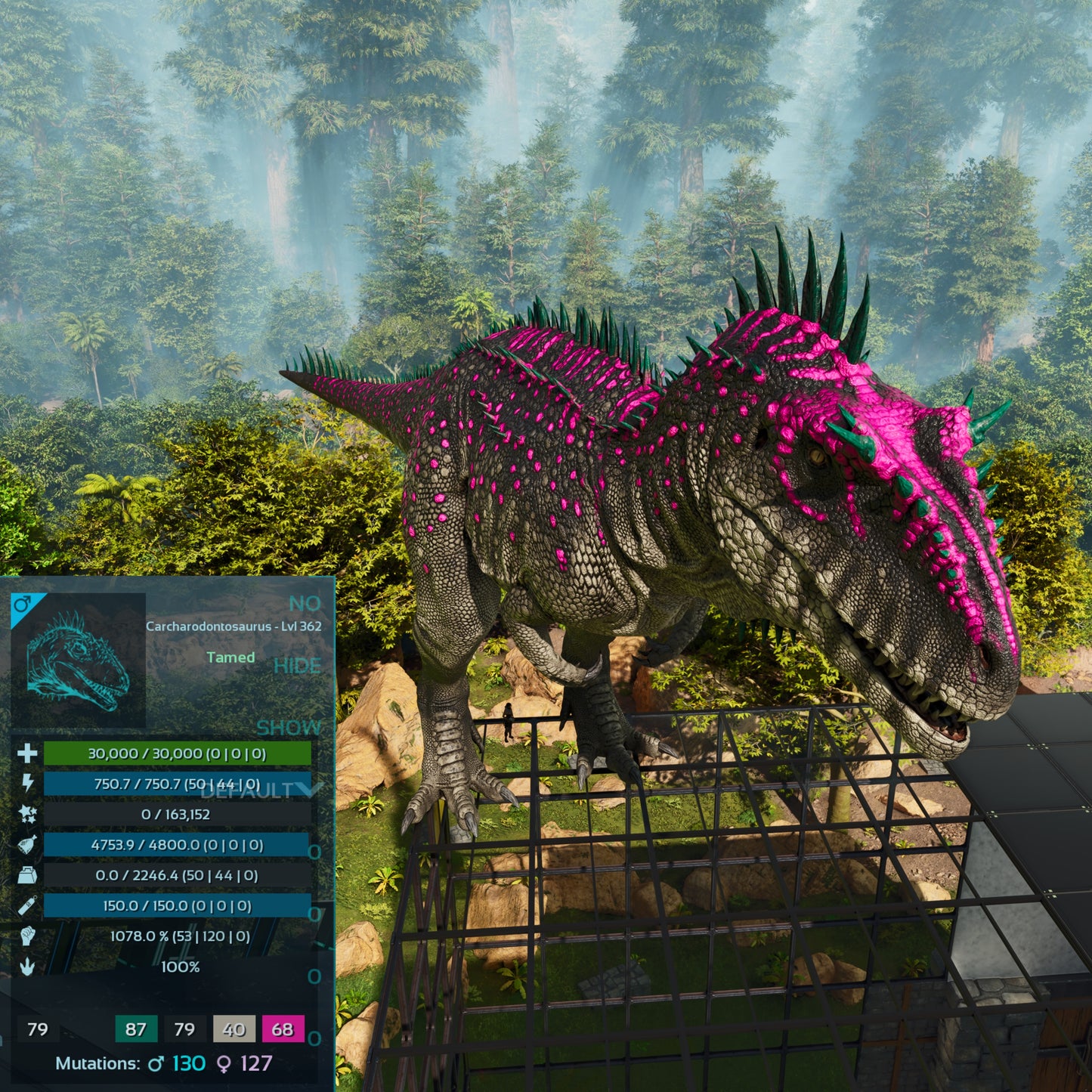This screenshot has height=1092, width=1092.
Task: Click the HIDE option
Action: point(297,666)
